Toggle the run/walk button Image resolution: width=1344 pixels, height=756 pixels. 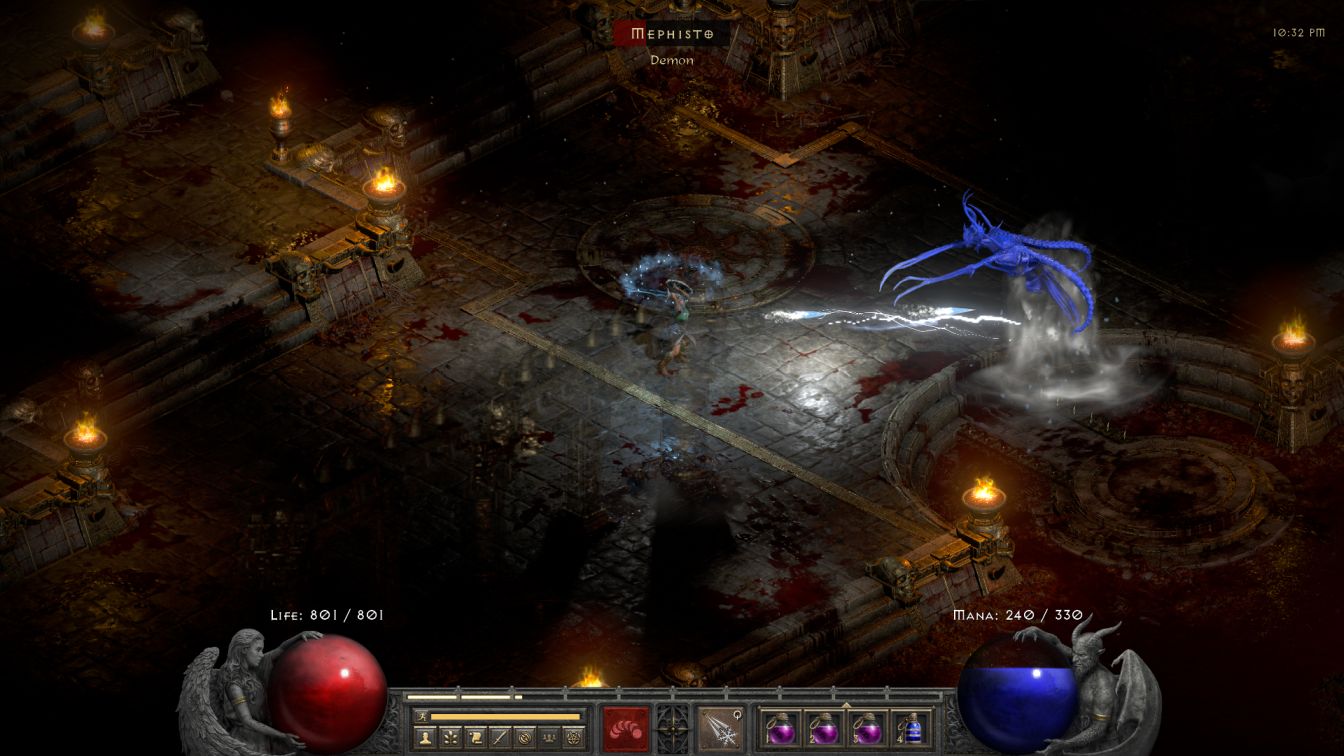tap(421, 717)
